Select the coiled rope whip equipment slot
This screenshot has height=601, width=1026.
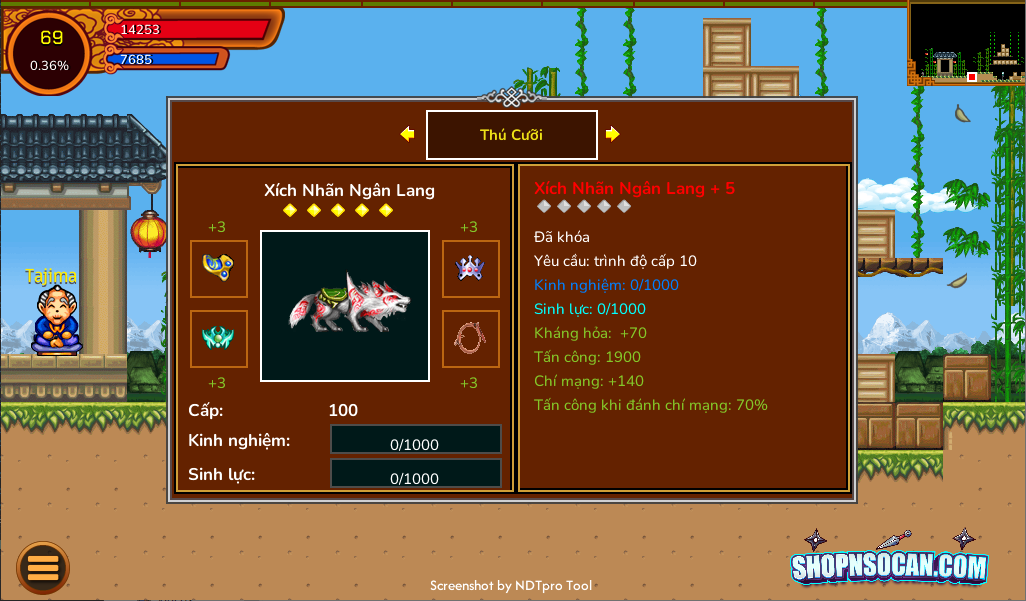[x=470, y=338]
